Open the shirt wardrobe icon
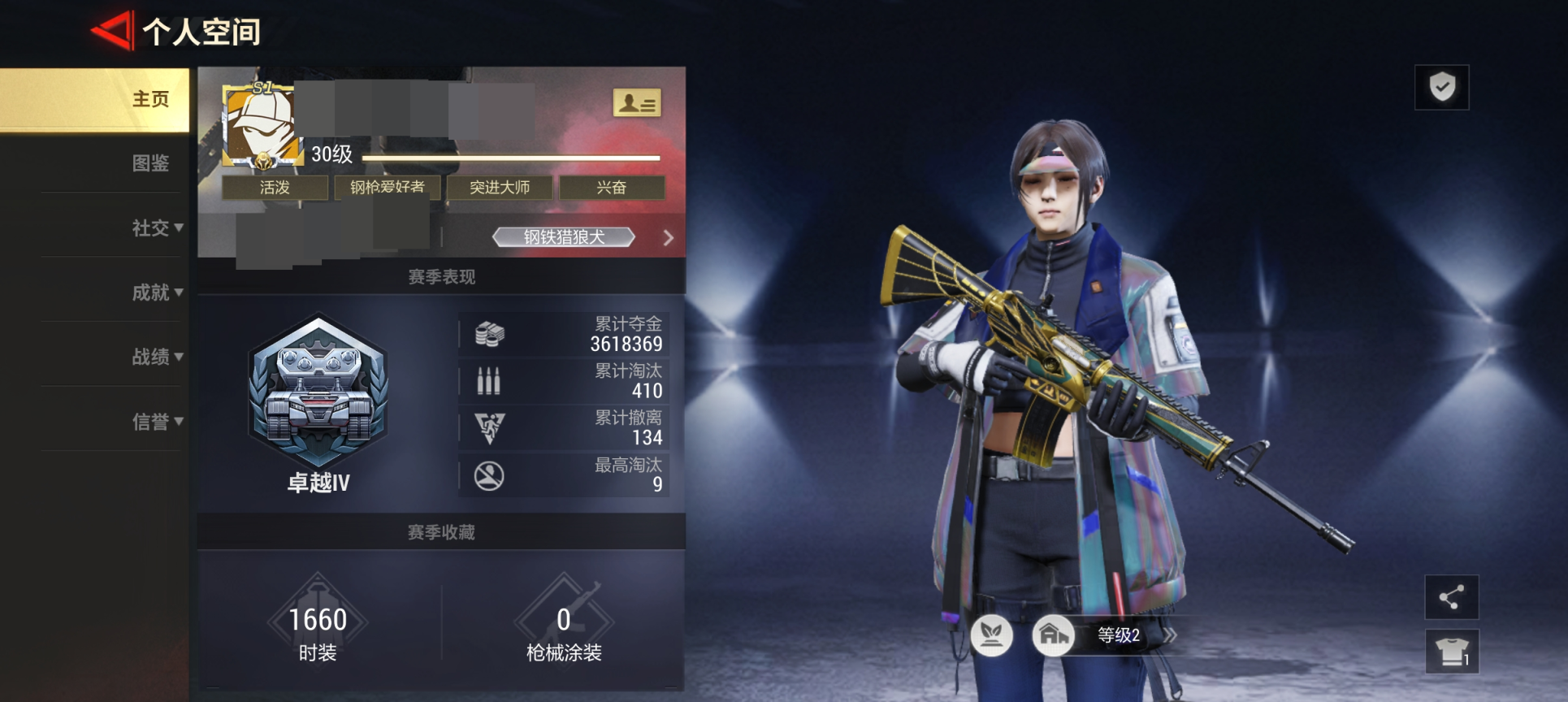 point(1451,651)
